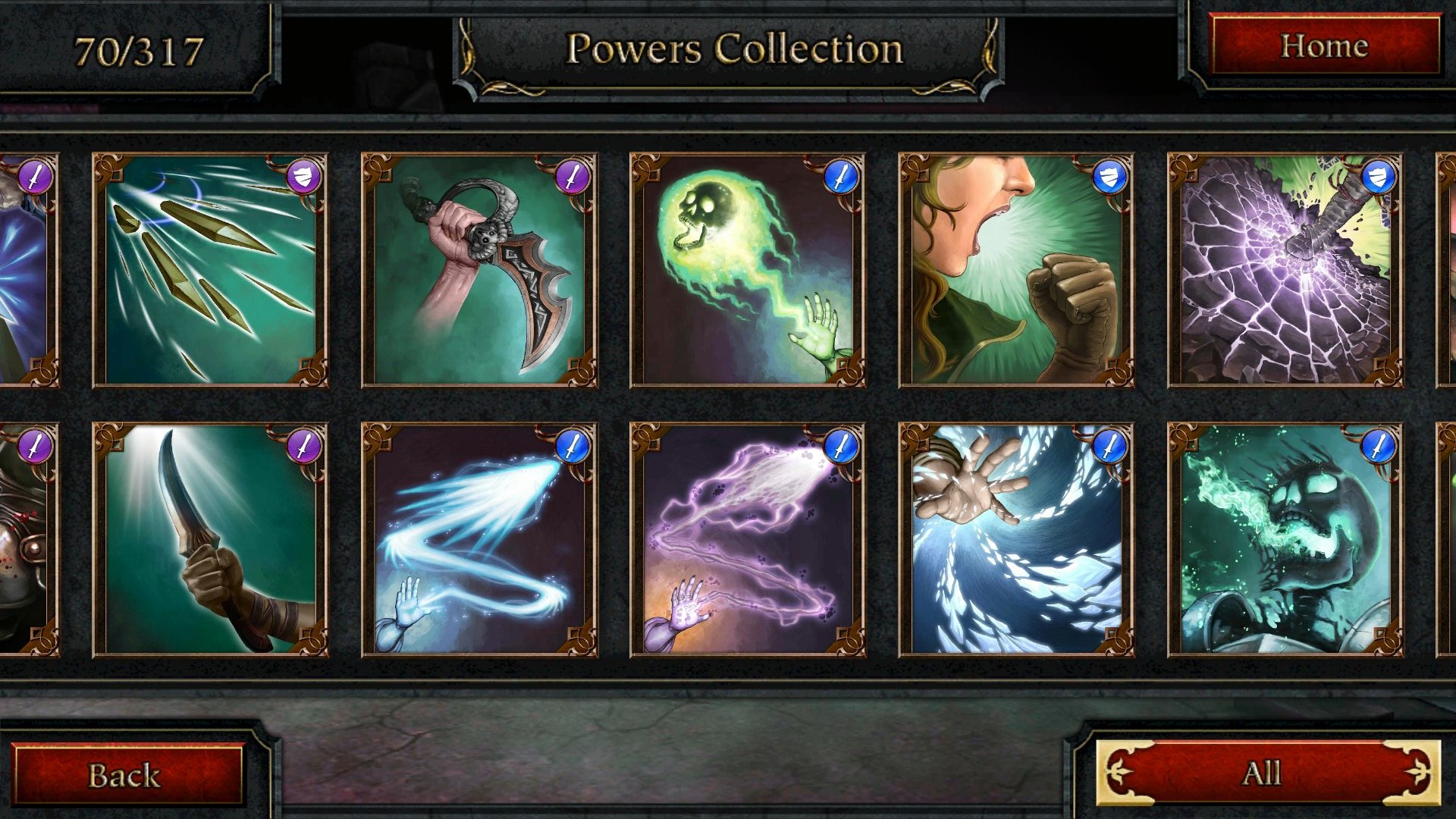Choose the curved ram-skull dagger power
Screen dimensions: 1456x819
(x=479, y=271)
